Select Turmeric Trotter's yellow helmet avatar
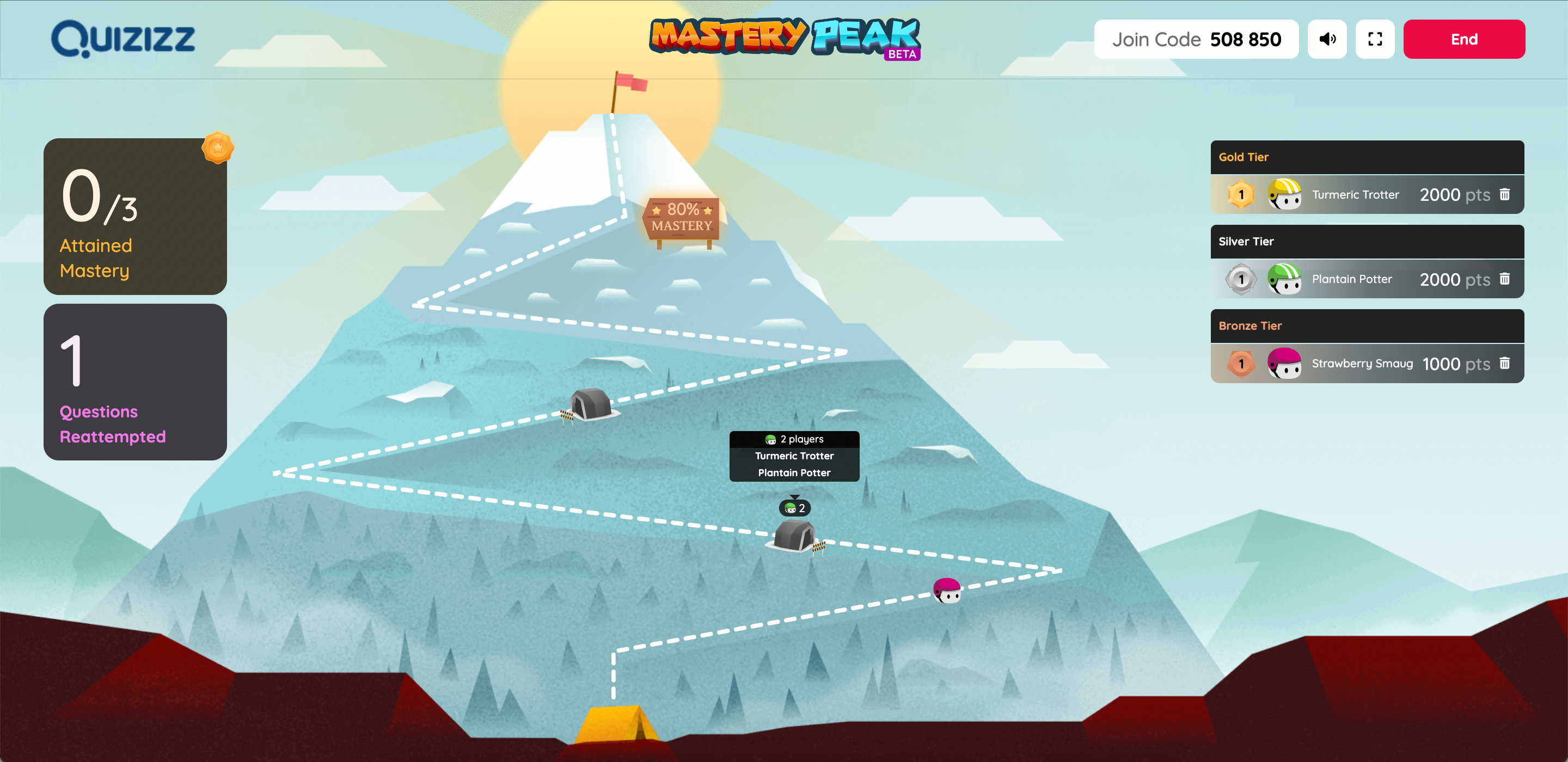Screen dimensions: 1568x762 tap(1284, 195)
